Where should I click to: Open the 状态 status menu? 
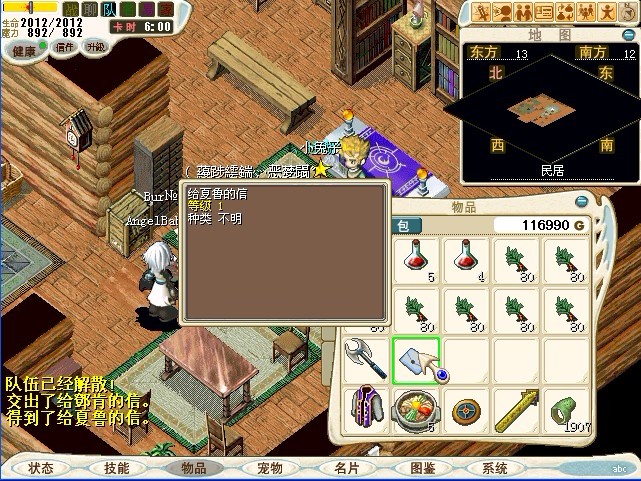click(40, 467)
